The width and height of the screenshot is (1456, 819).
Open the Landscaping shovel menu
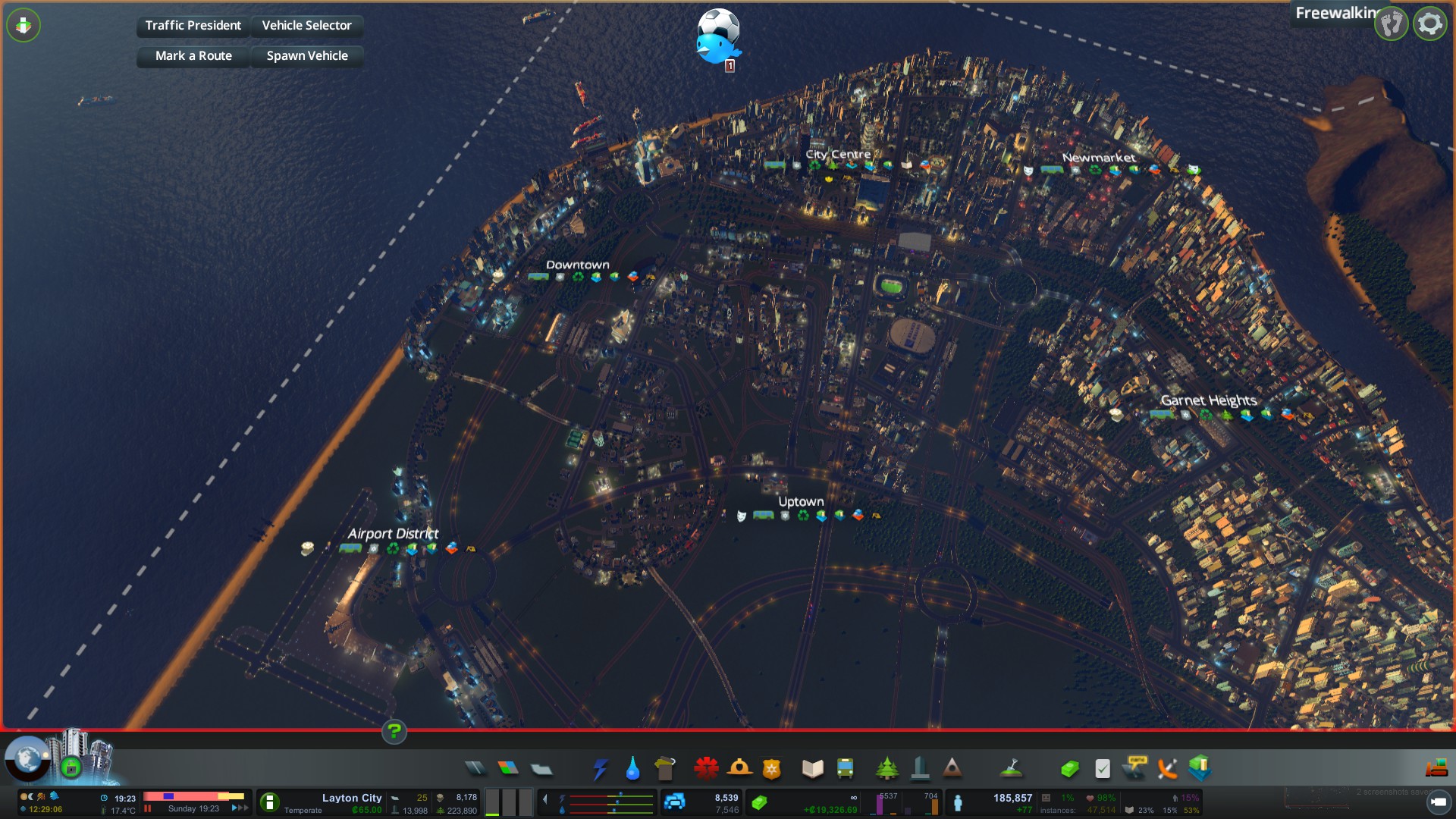click(1011, 769)
